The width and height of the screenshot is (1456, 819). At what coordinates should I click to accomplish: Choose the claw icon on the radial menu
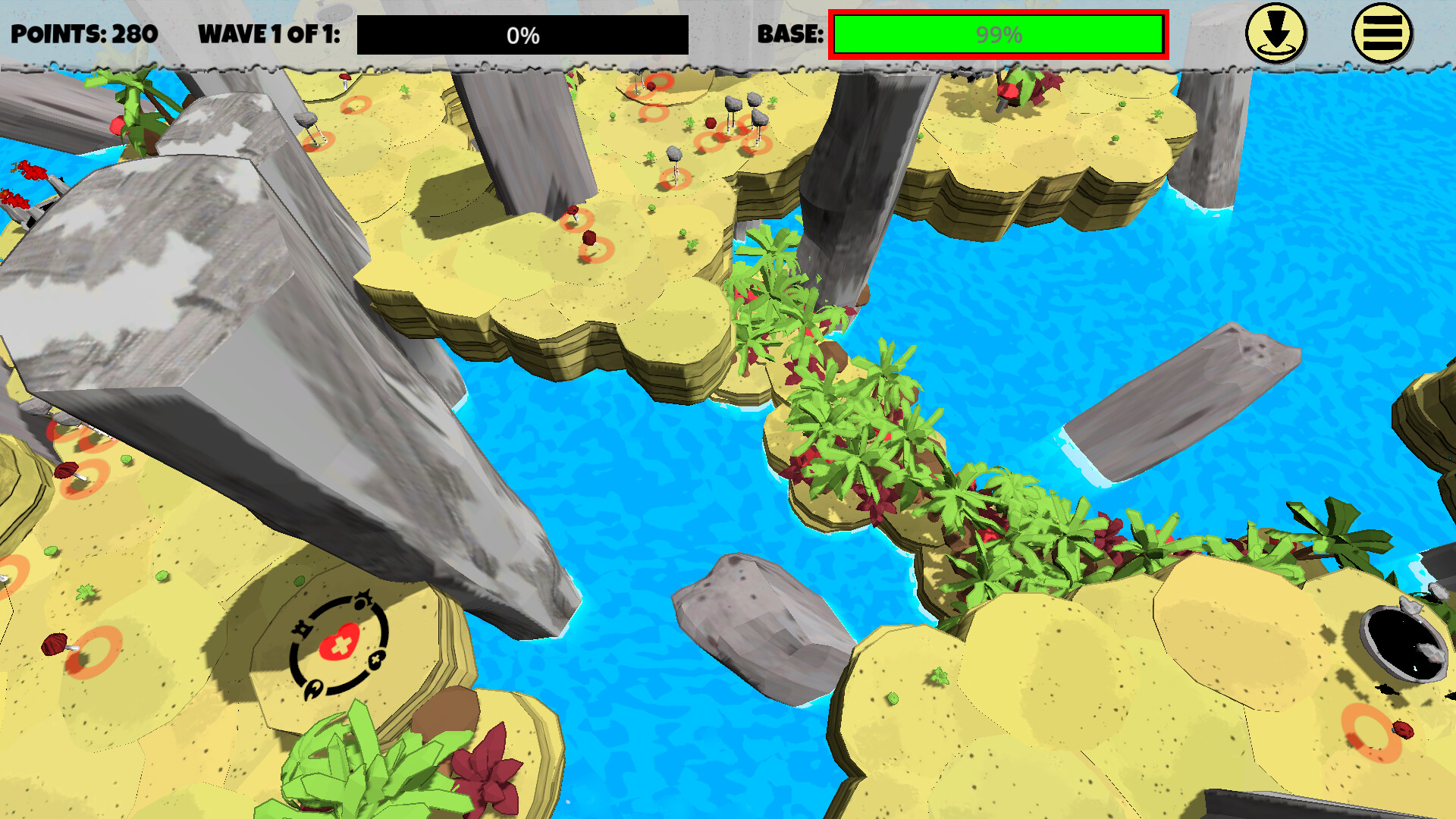tap(314, 687)
